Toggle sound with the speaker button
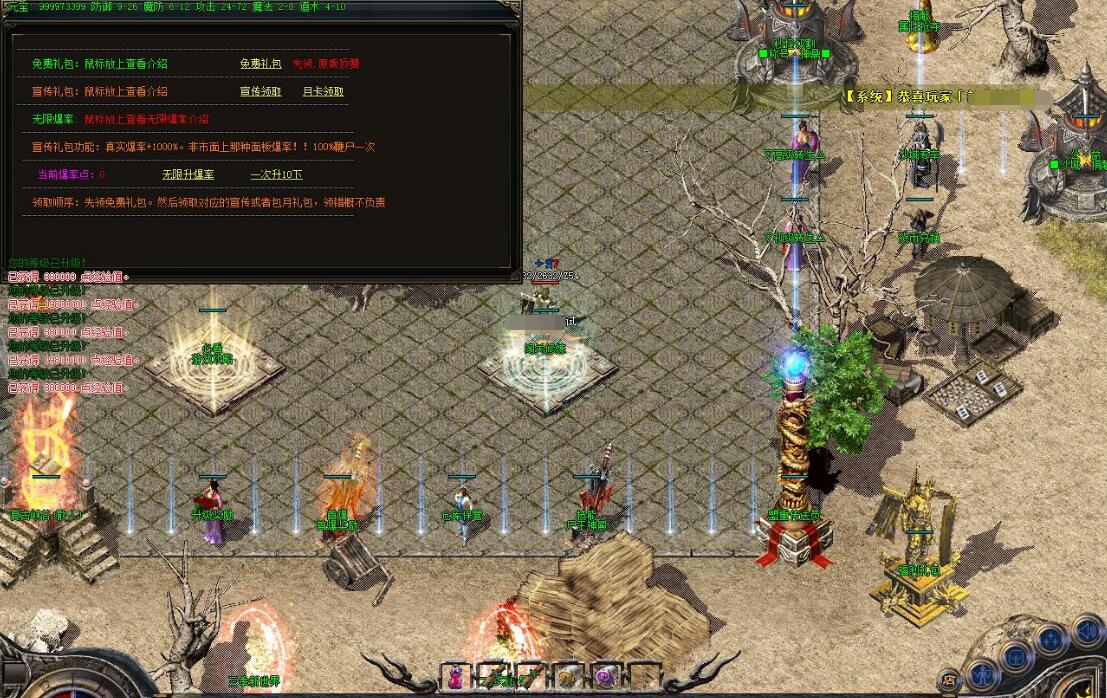The image size is (1107, 698). (x=1085, y=631)
